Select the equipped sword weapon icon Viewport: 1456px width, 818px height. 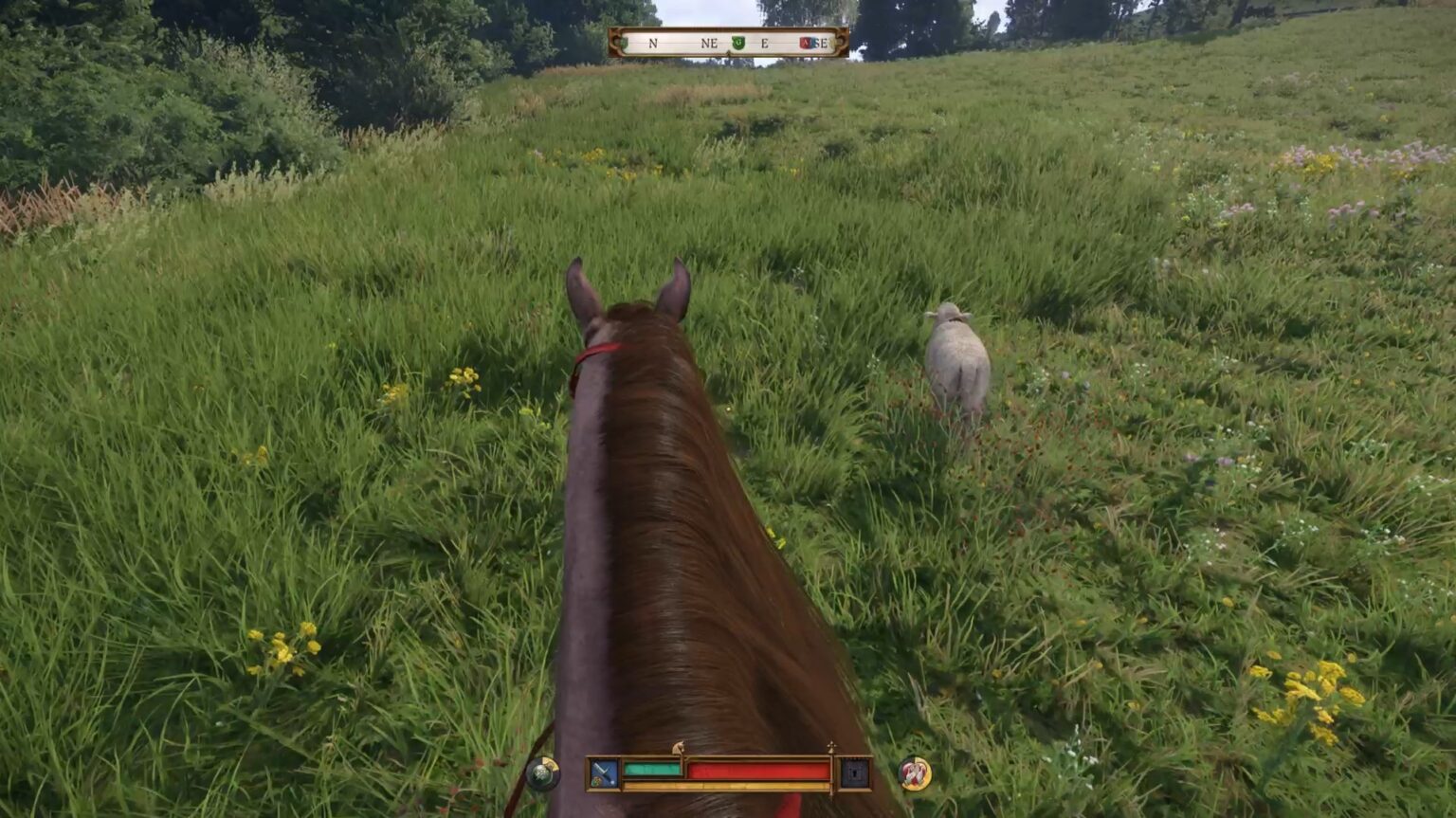pos(603,770)
